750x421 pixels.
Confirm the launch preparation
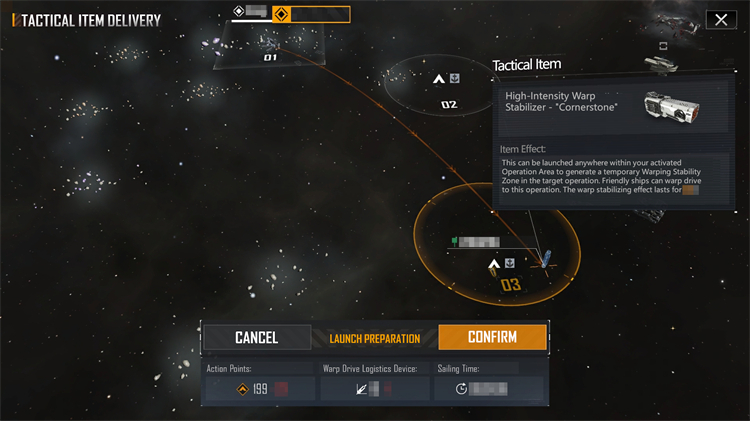[492, 338]
